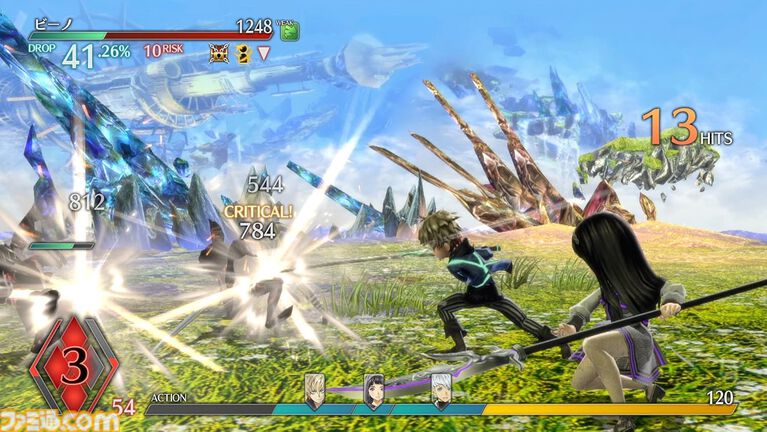The image size is (767, 432).
Task: Click the red downward triangle debuff icon
Action: click(x=263, y=53)
